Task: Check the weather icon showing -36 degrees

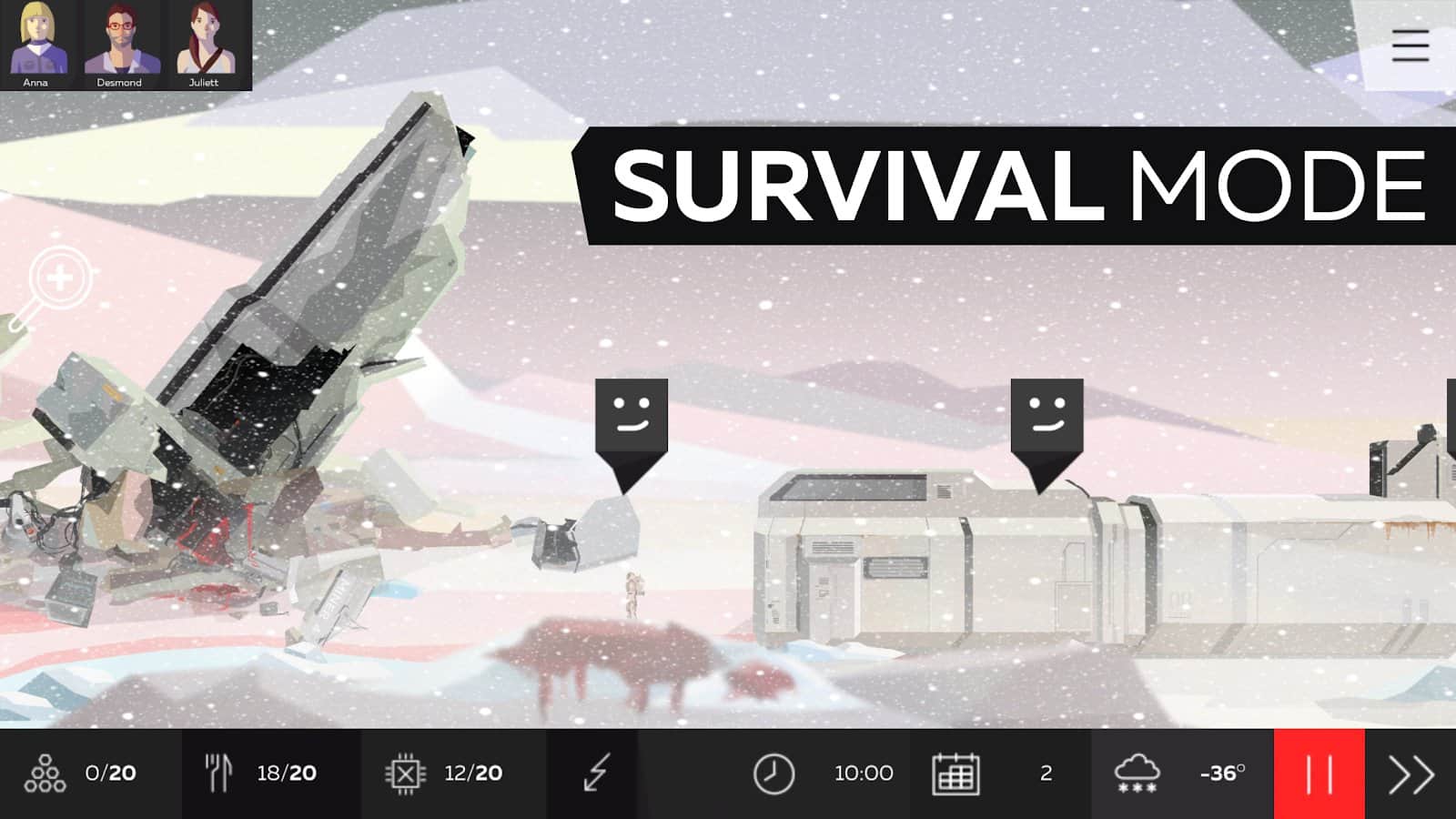Action: tap(1136, 773)
